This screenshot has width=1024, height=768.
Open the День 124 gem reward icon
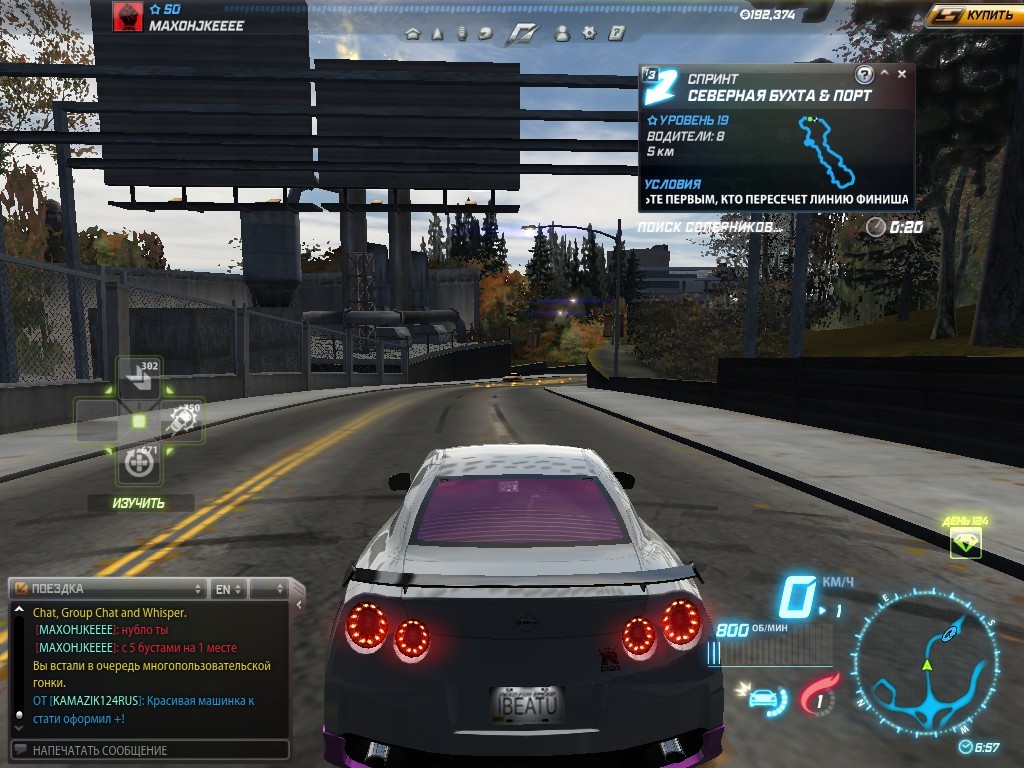click(966, 543)
